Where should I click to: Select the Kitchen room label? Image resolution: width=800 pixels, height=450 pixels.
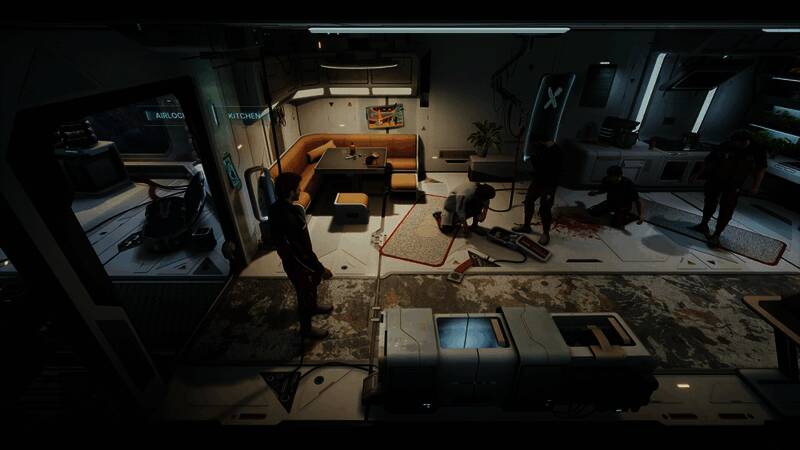(244, 116)
